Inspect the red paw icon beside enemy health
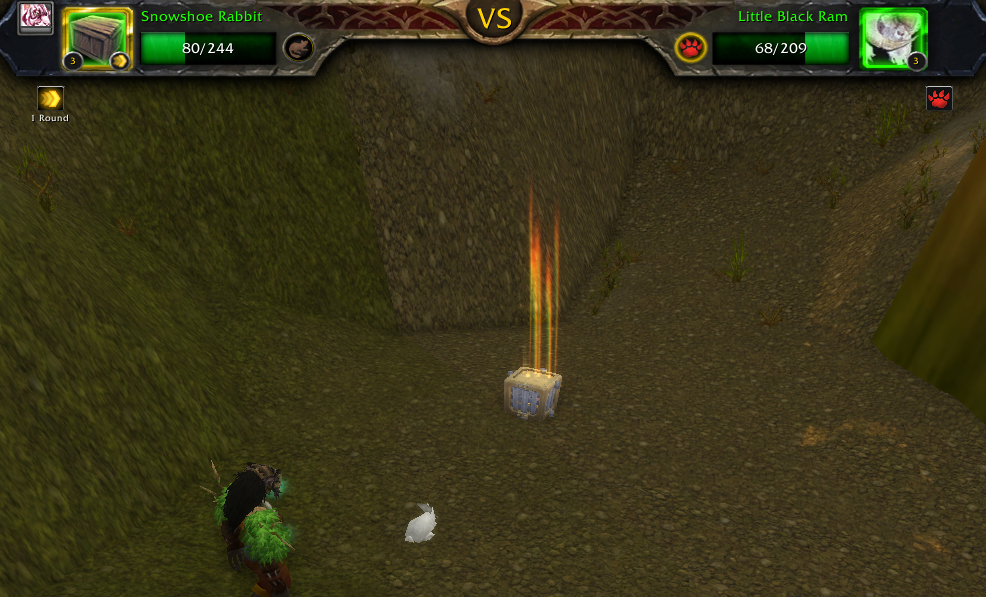The width and height of the screenshot is (986, 597). click(690, 47)
